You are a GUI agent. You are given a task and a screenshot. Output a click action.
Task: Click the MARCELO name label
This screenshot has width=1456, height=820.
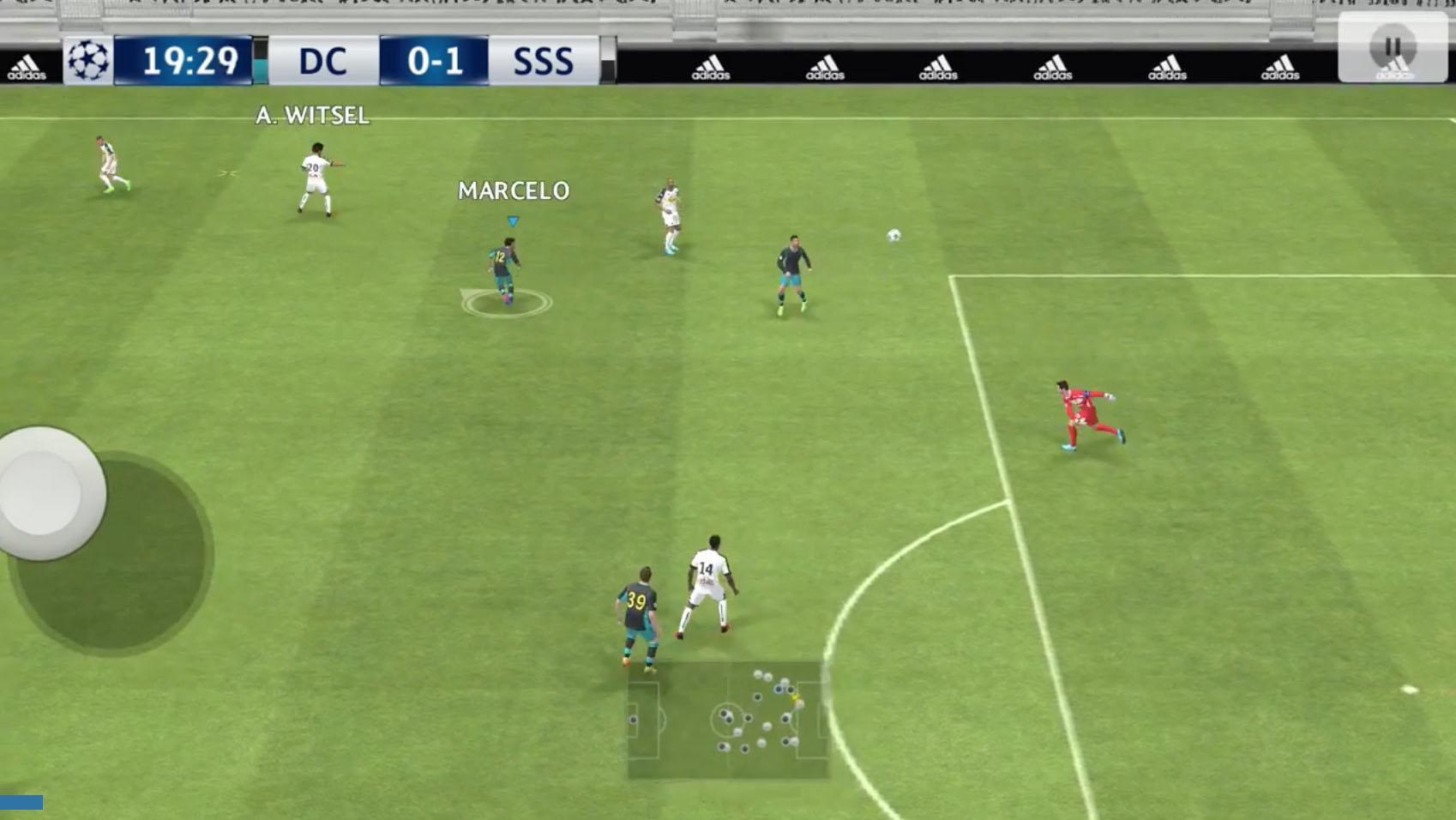coord(512,190)
